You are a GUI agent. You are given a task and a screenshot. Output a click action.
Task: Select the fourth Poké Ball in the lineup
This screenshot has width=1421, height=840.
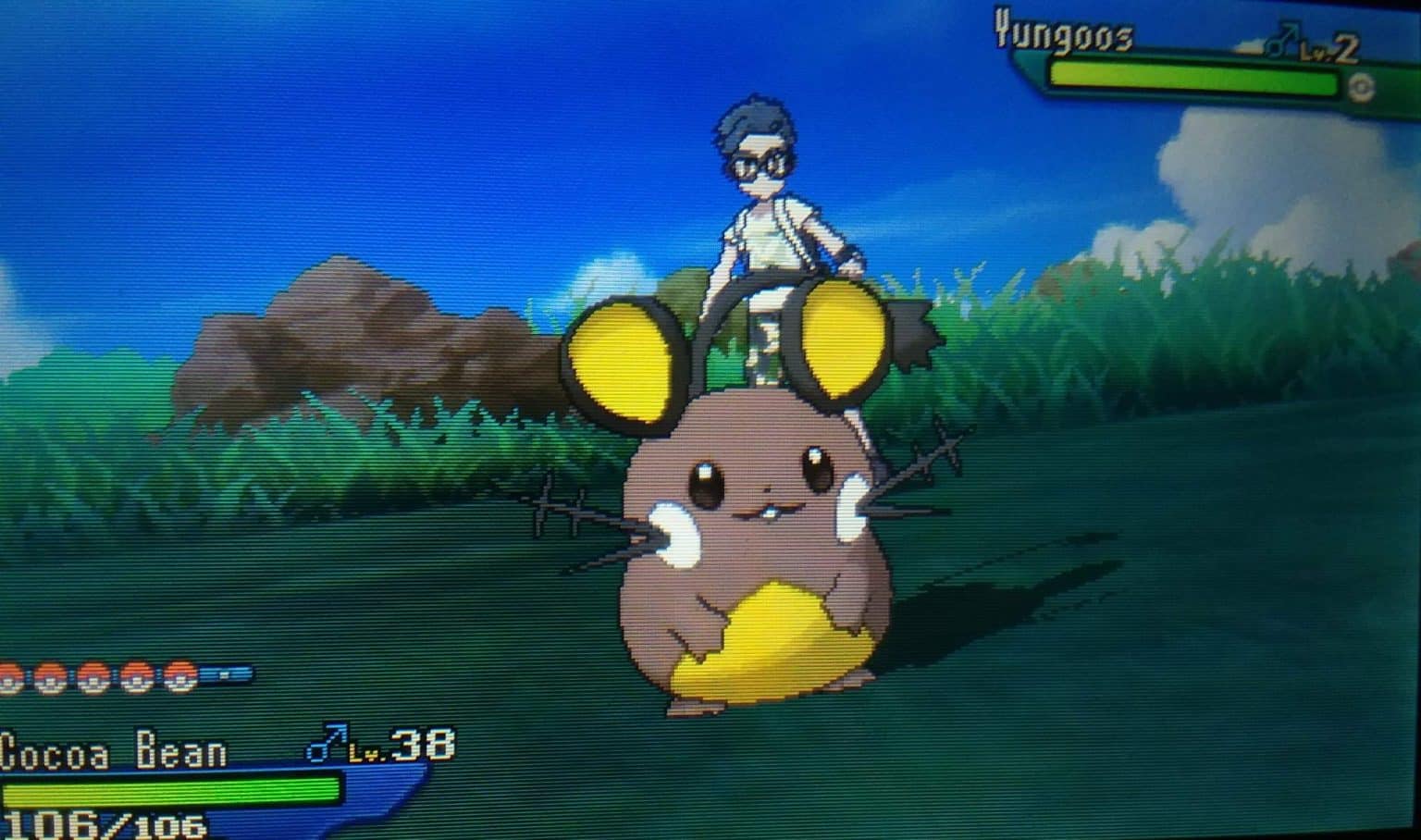(136, 677)
